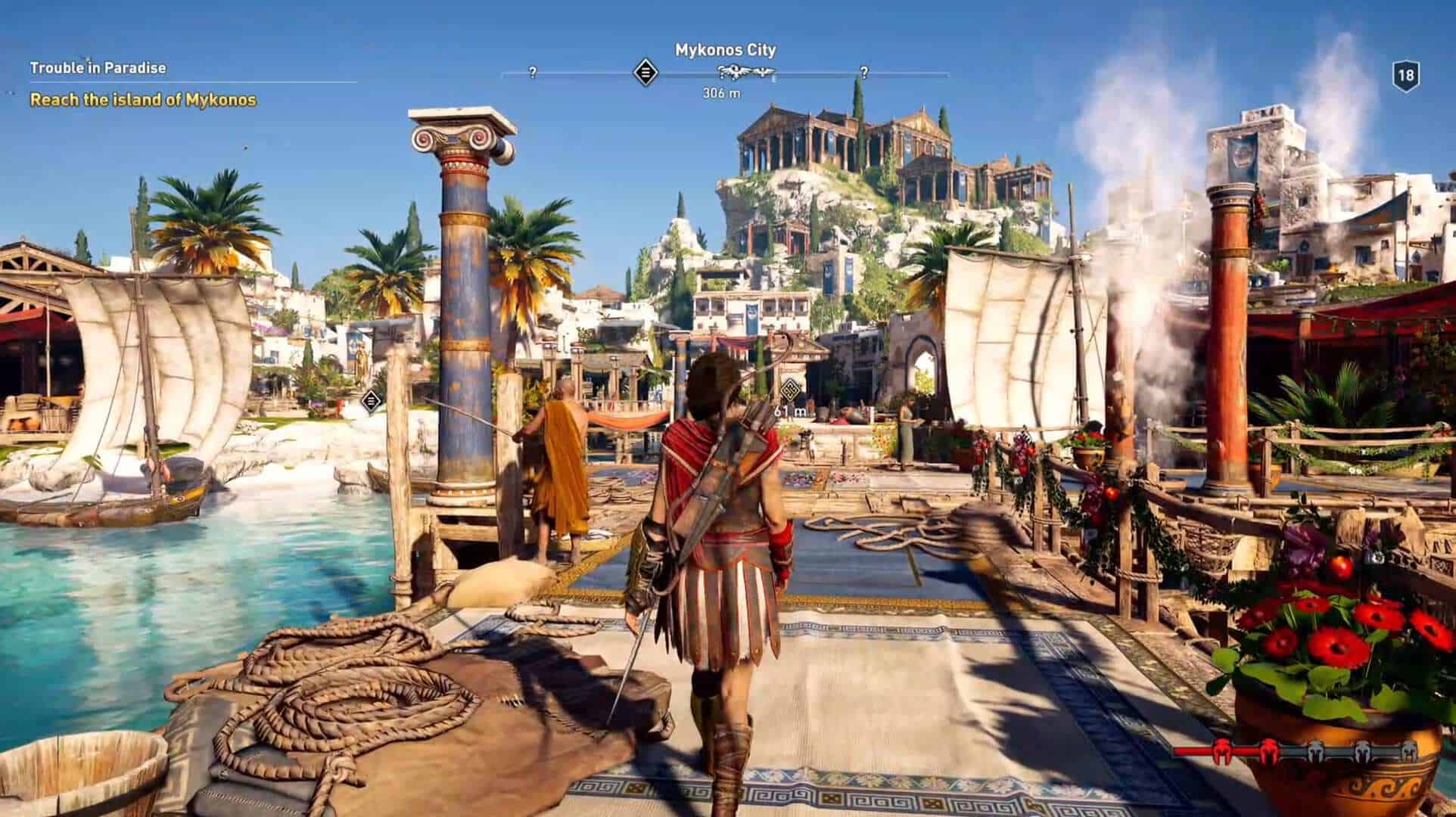Open the Trouble in Paradise quest tracker
This screenshot has width=1456, height=817.
(98, 68)
